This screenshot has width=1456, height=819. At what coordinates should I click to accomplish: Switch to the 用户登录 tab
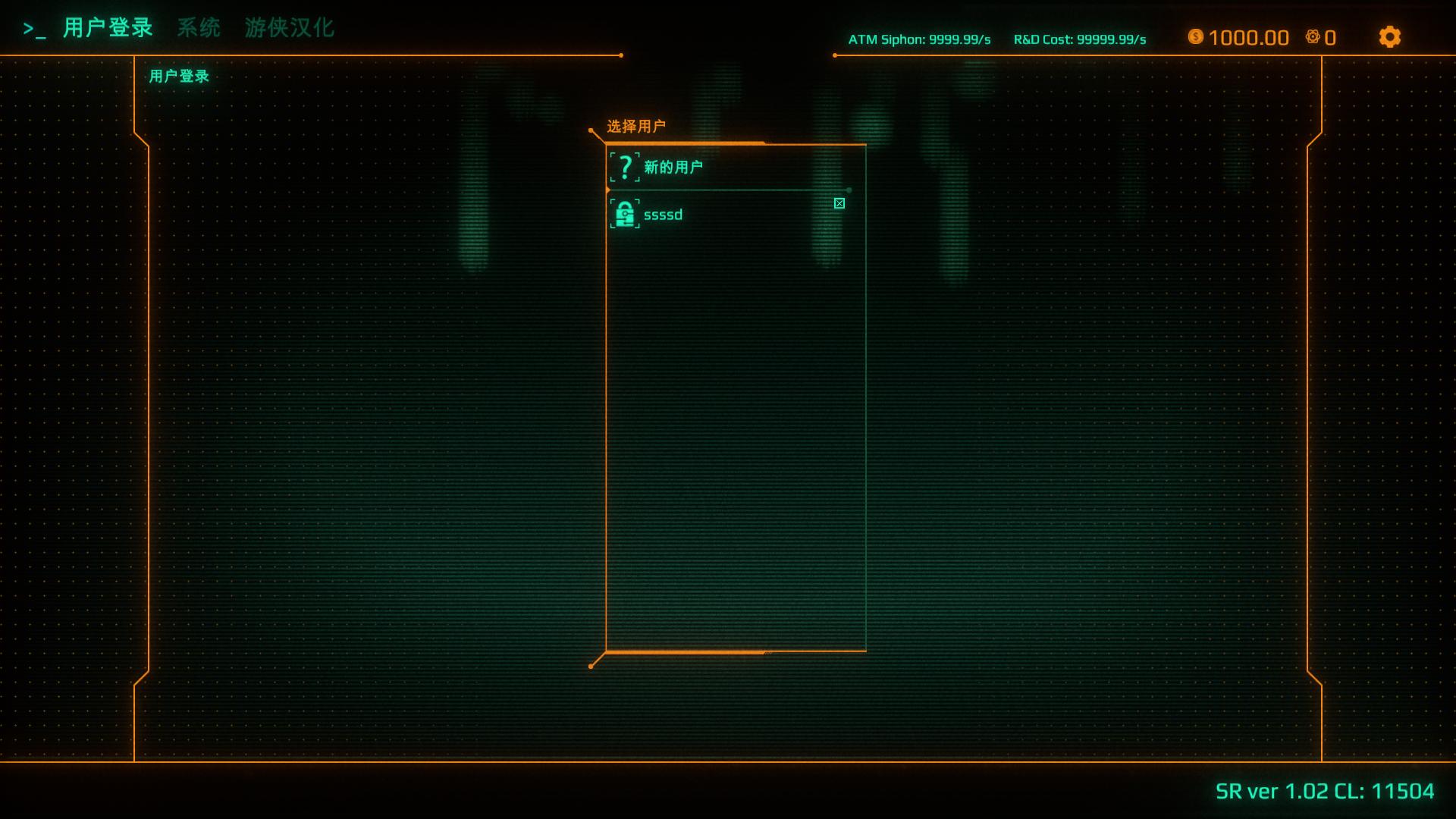108,28
